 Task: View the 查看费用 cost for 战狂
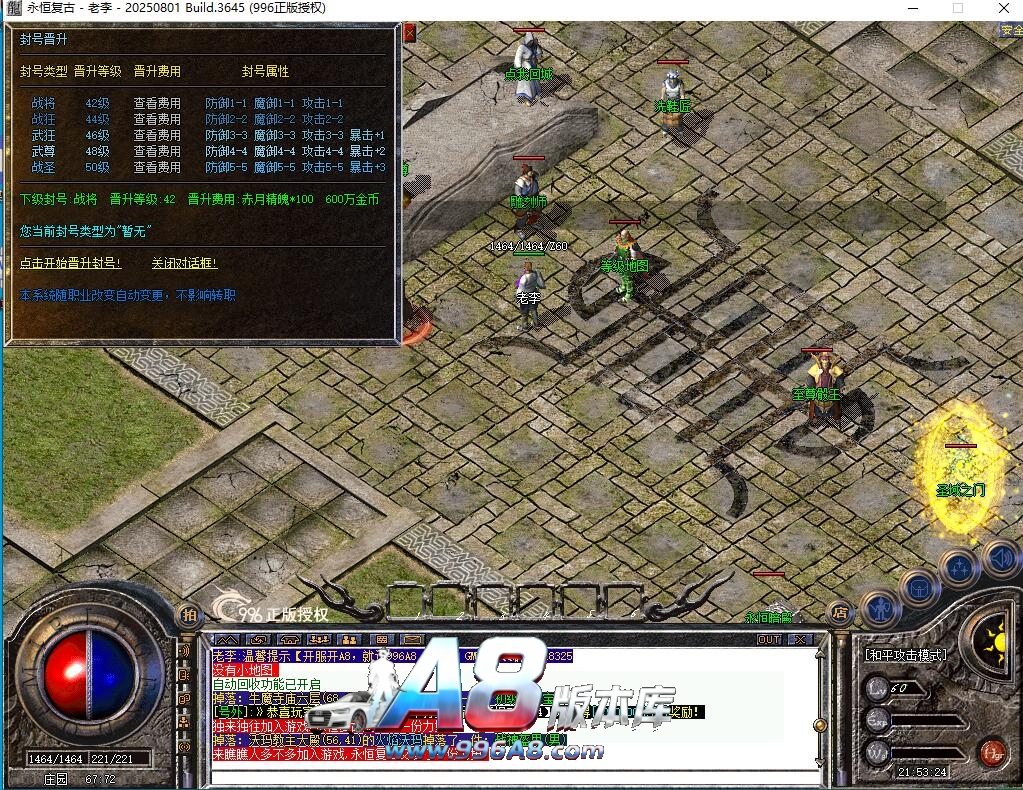[x=157, y=119]
